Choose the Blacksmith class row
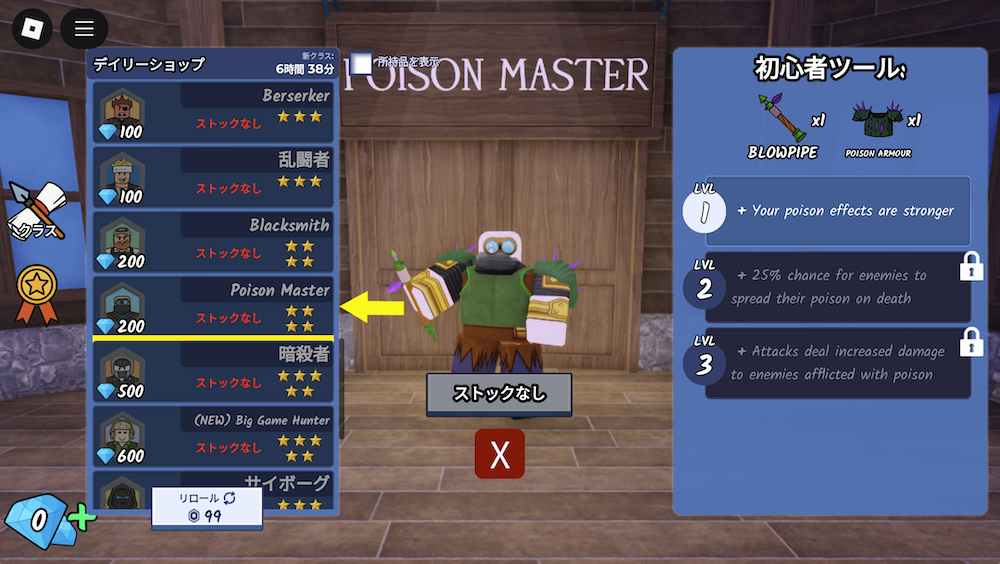Image resolution: width=1000 pixels, height=564 pixels. click(x=213, y=241)
